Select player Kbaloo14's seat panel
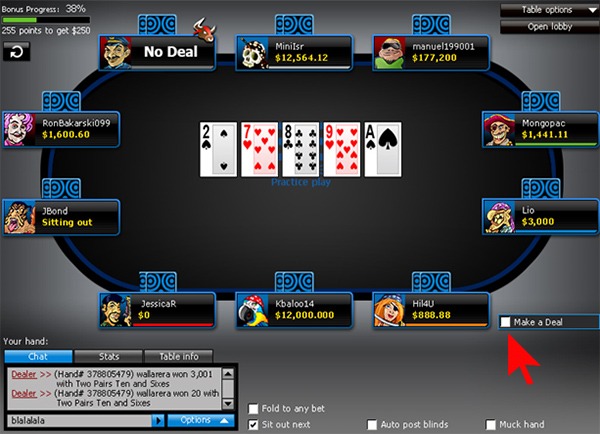 [295, 311]
